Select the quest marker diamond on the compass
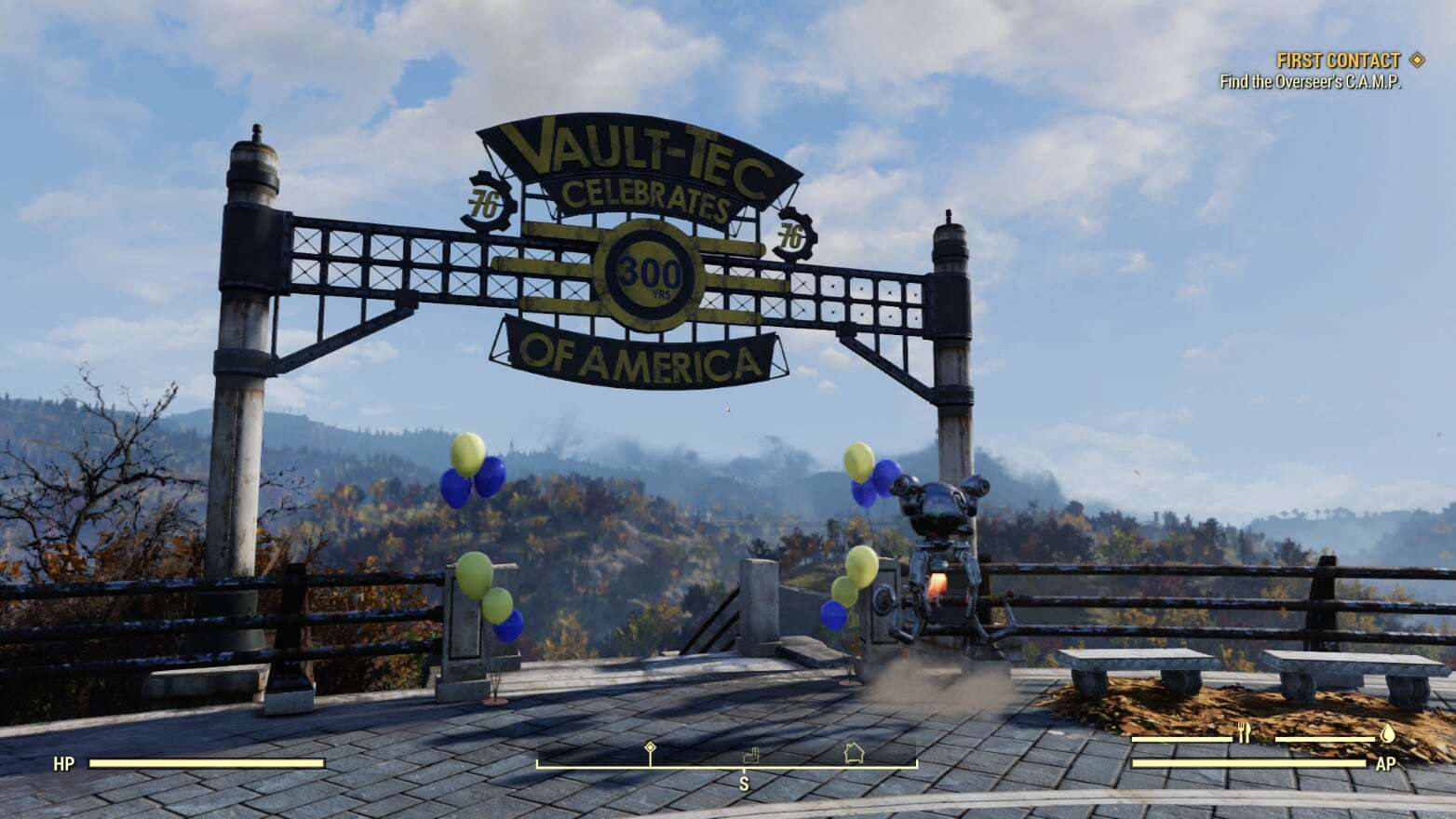The image size is (1456, 819). (x=650, y=747)
